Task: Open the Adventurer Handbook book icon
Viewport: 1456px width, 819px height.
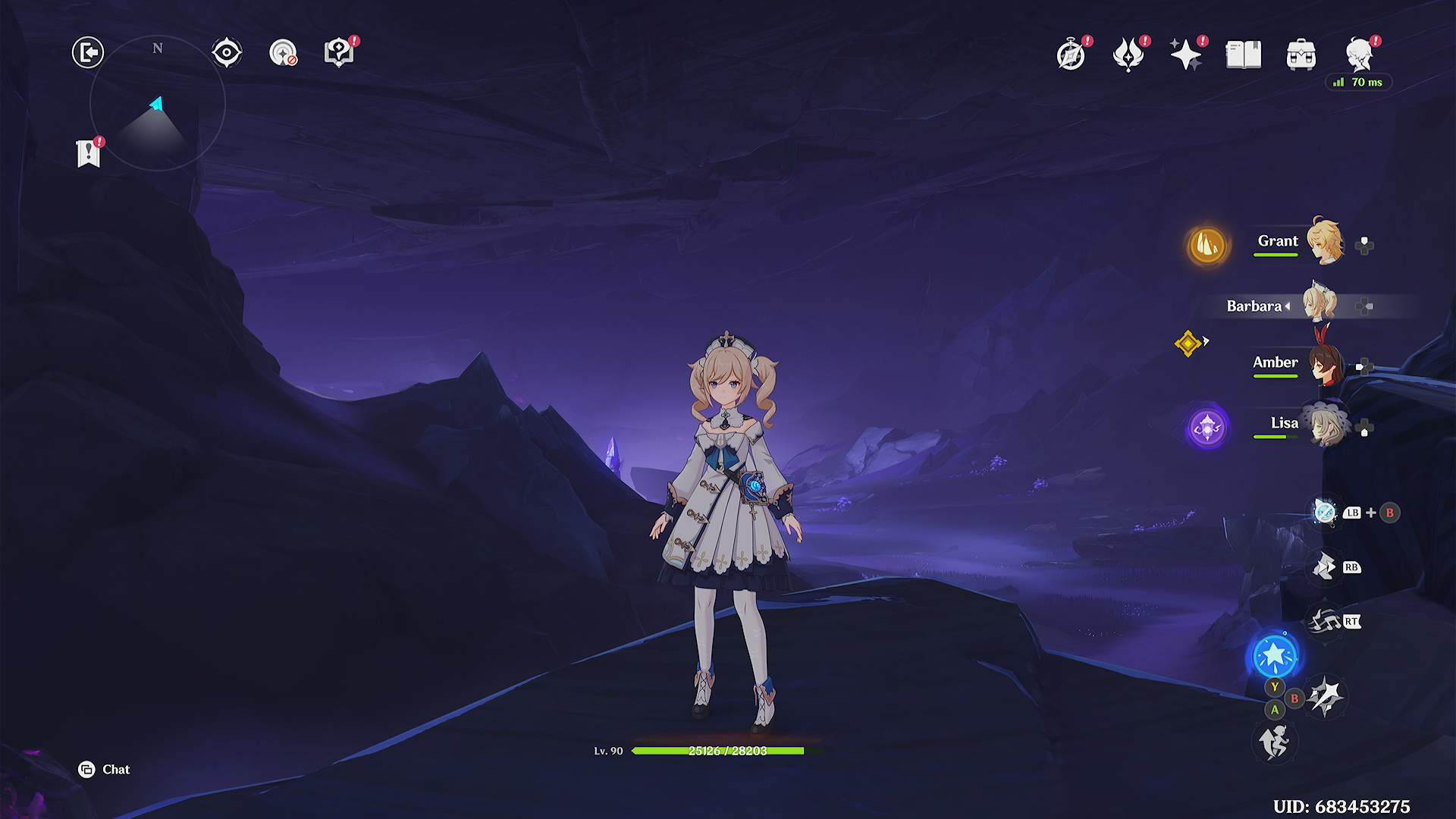Action: 1244,55
